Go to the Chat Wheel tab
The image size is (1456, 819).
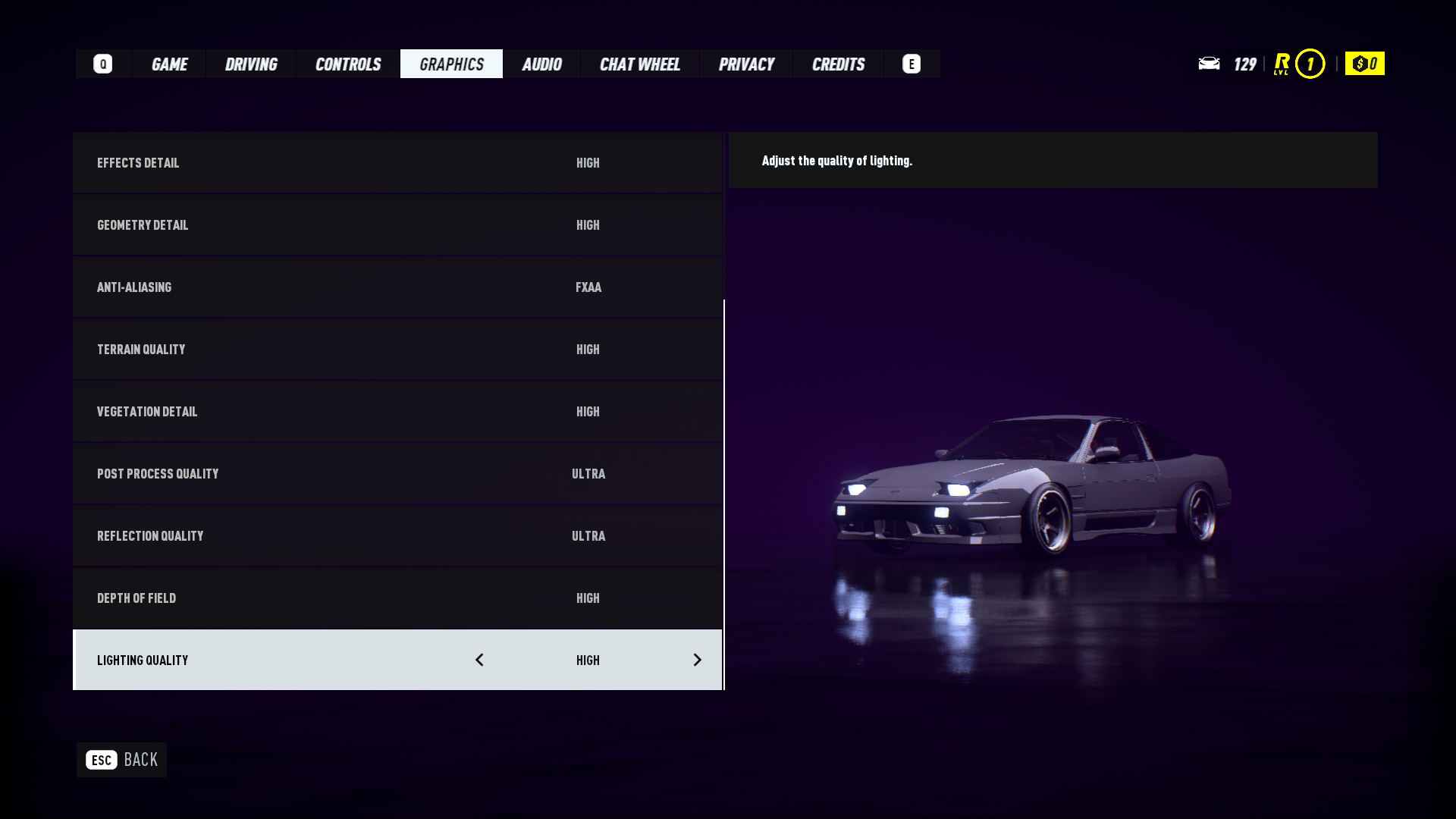coord(639,64)
